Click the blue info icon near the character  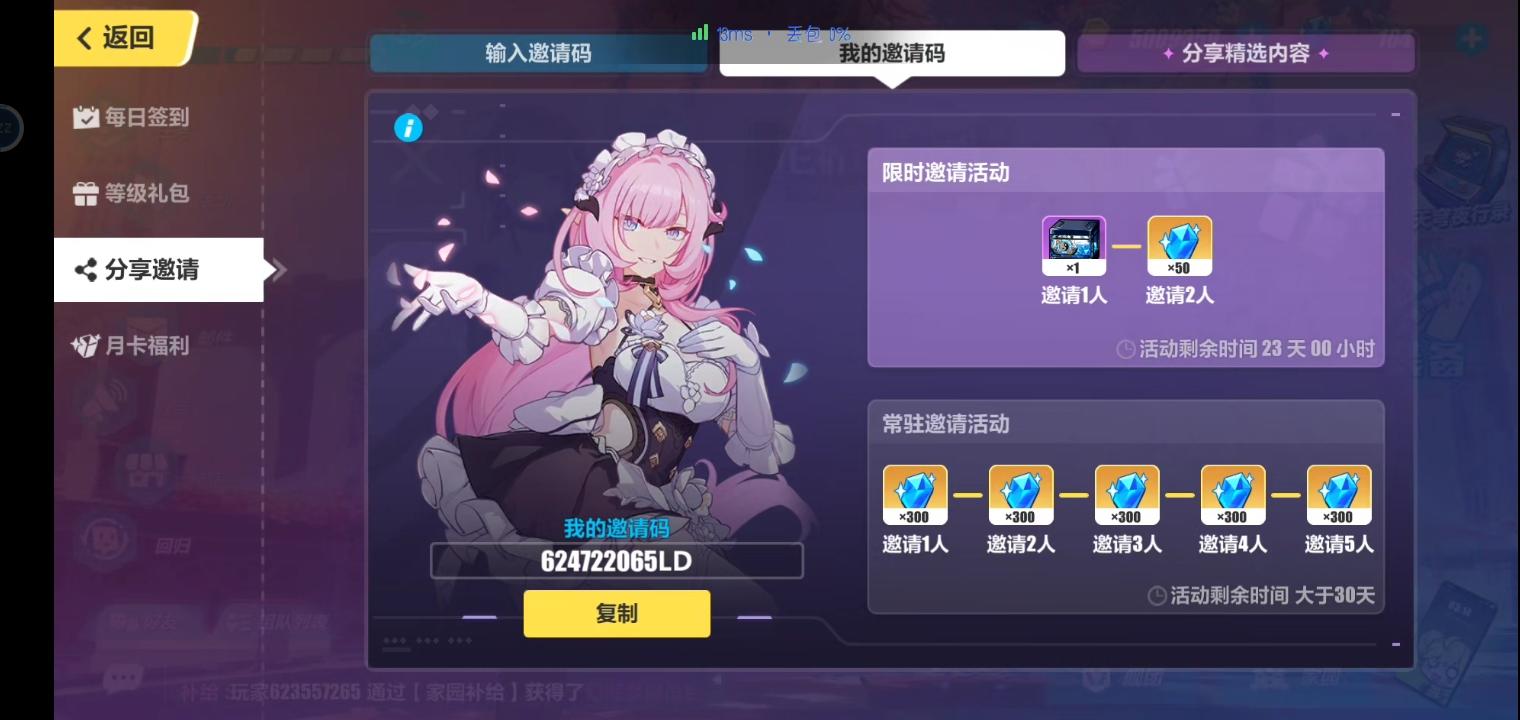[408, 128]
